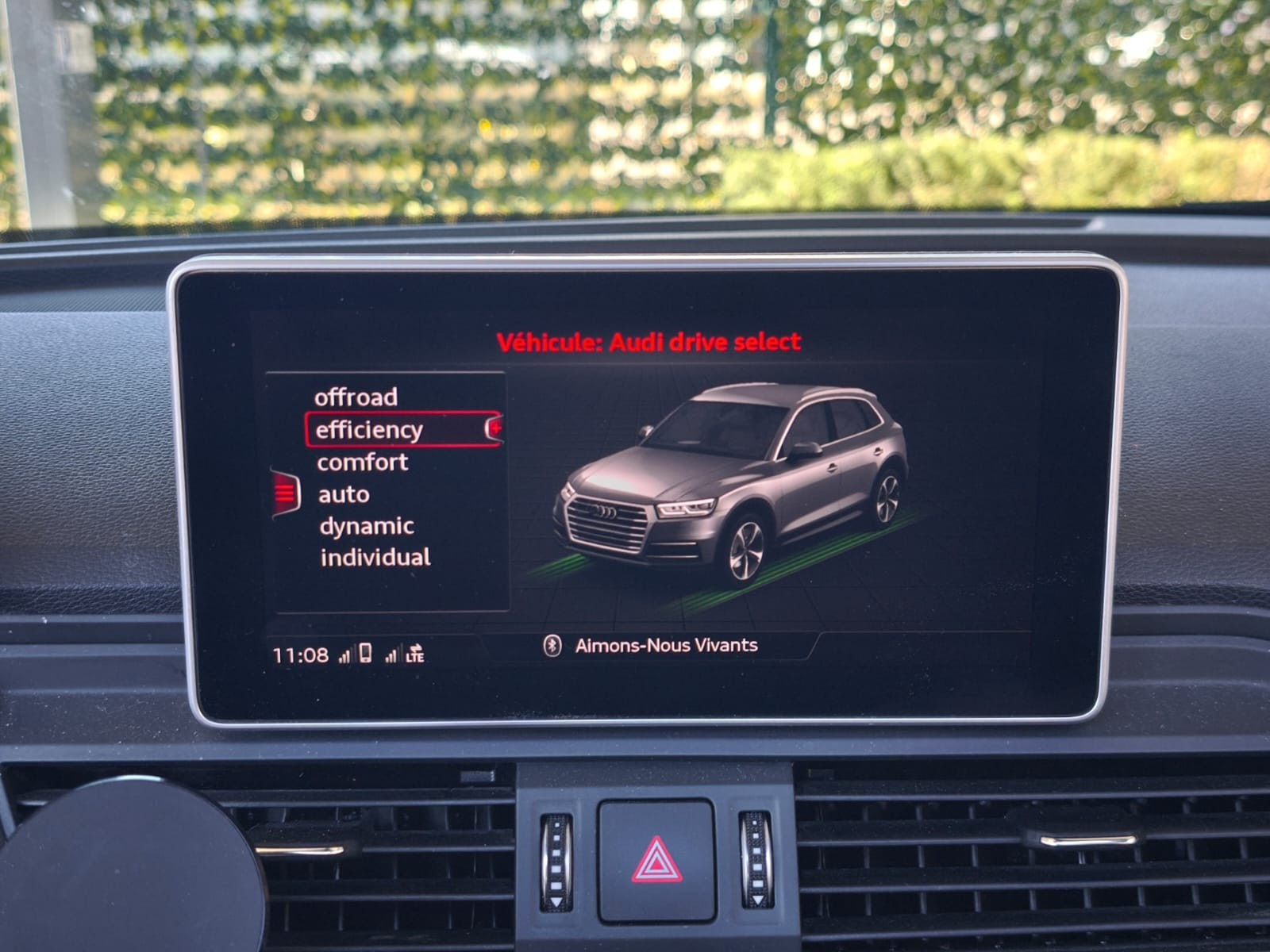1270x952 pixels.
Task: Select the offroad drive mode
Action: click(x=356, y=397)
